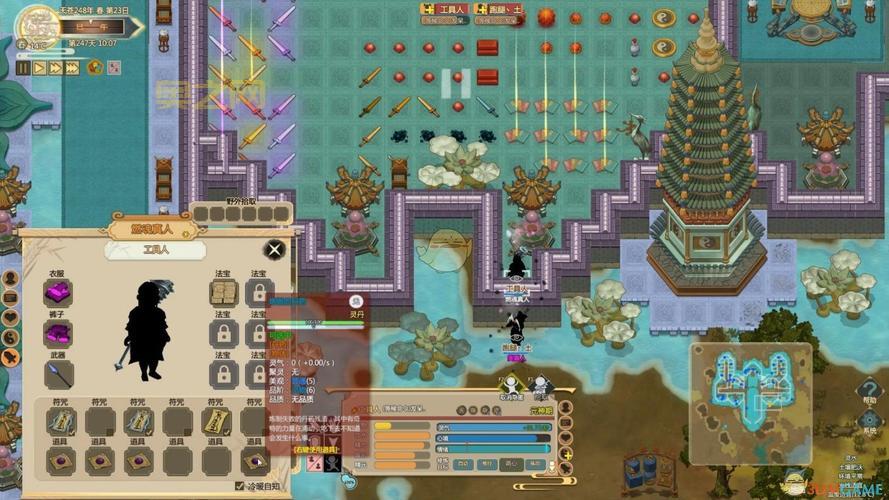Click the five-element wheel icon beside speed controls
The height and width of the screenshot is (500, 889).
96,68
